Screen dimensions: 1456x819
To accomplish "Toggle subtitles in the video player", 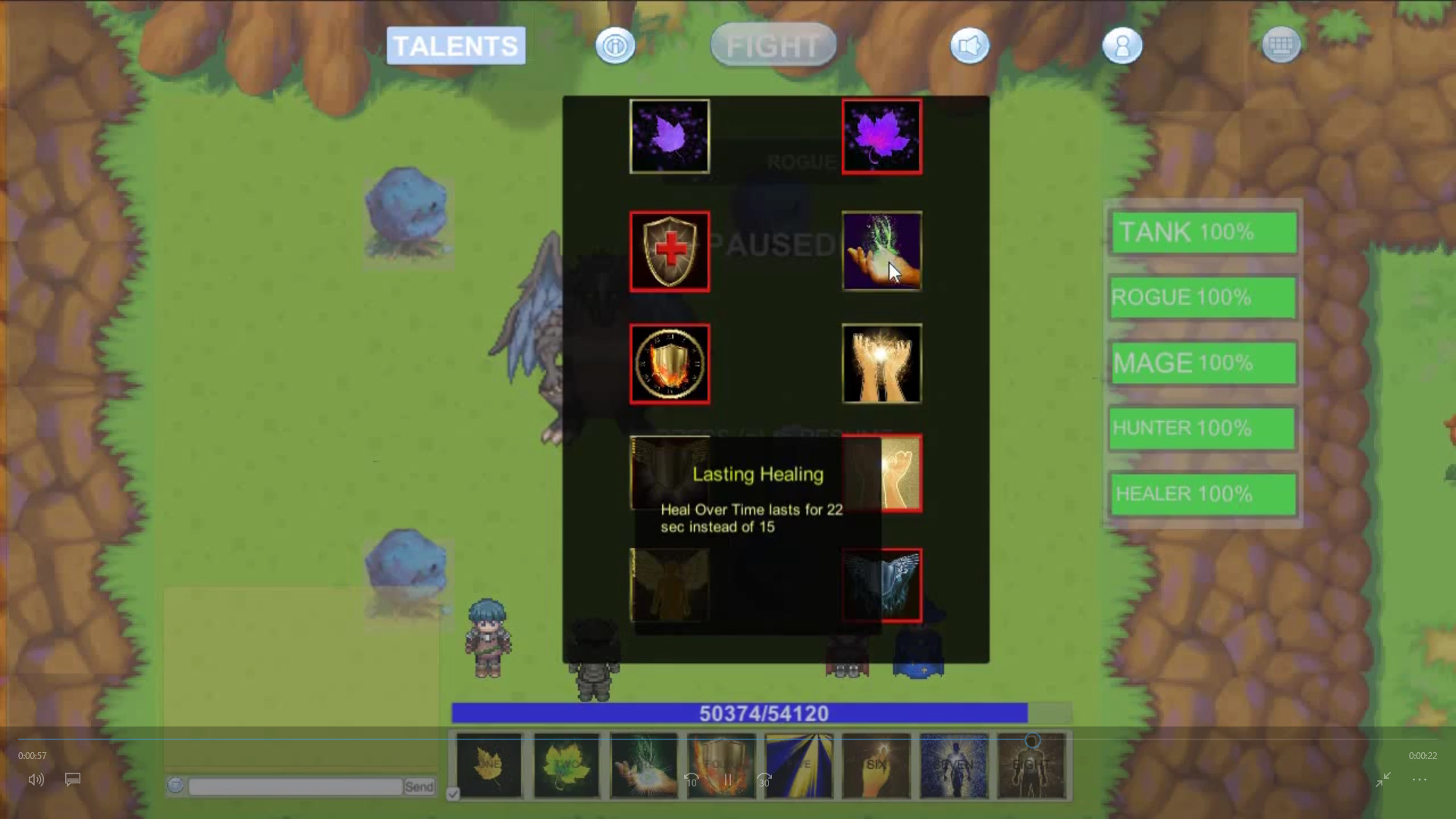I will coord(73,780).
